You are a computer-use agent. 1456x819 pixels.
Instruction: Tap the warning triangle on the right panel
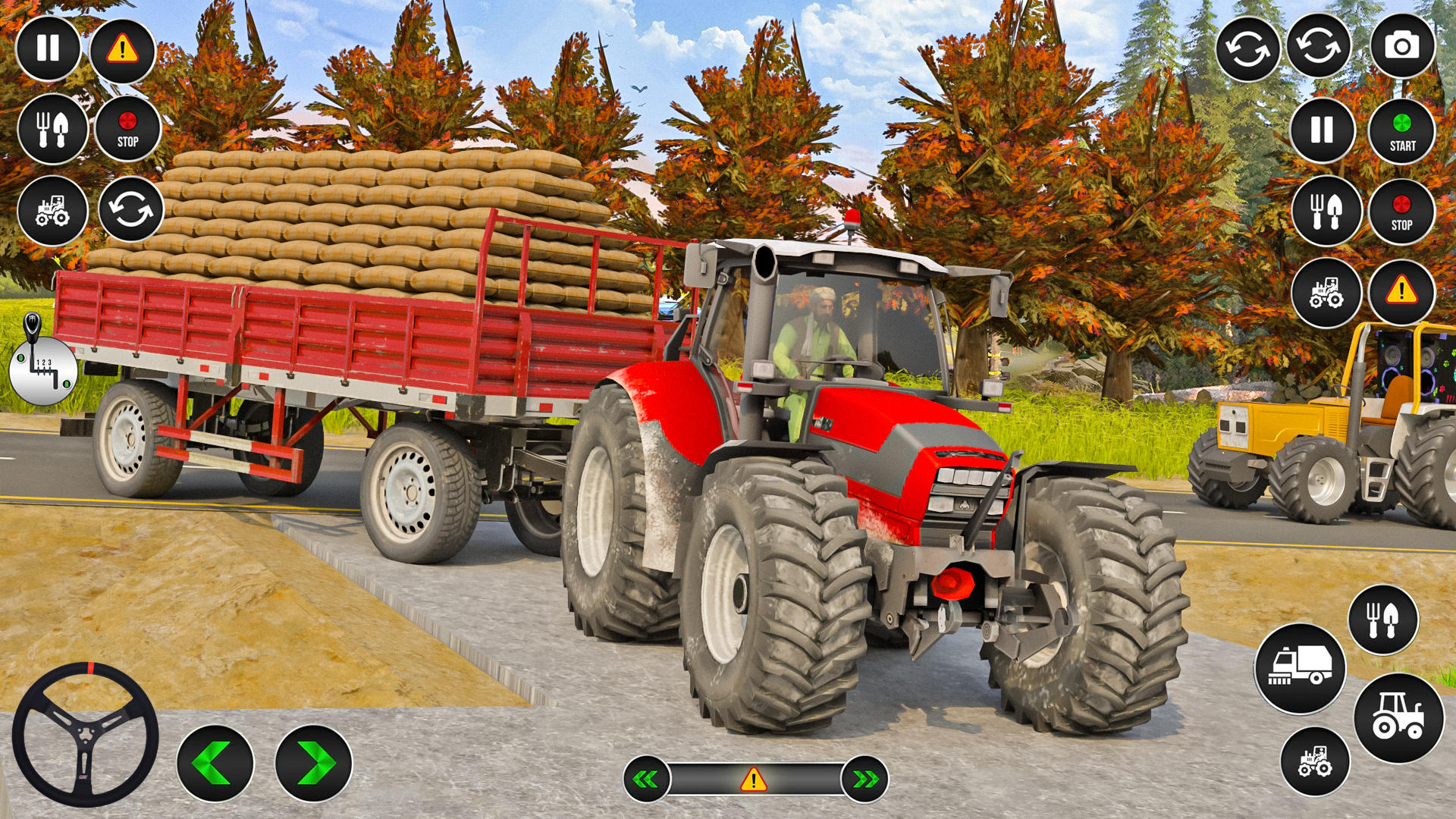1401,293
